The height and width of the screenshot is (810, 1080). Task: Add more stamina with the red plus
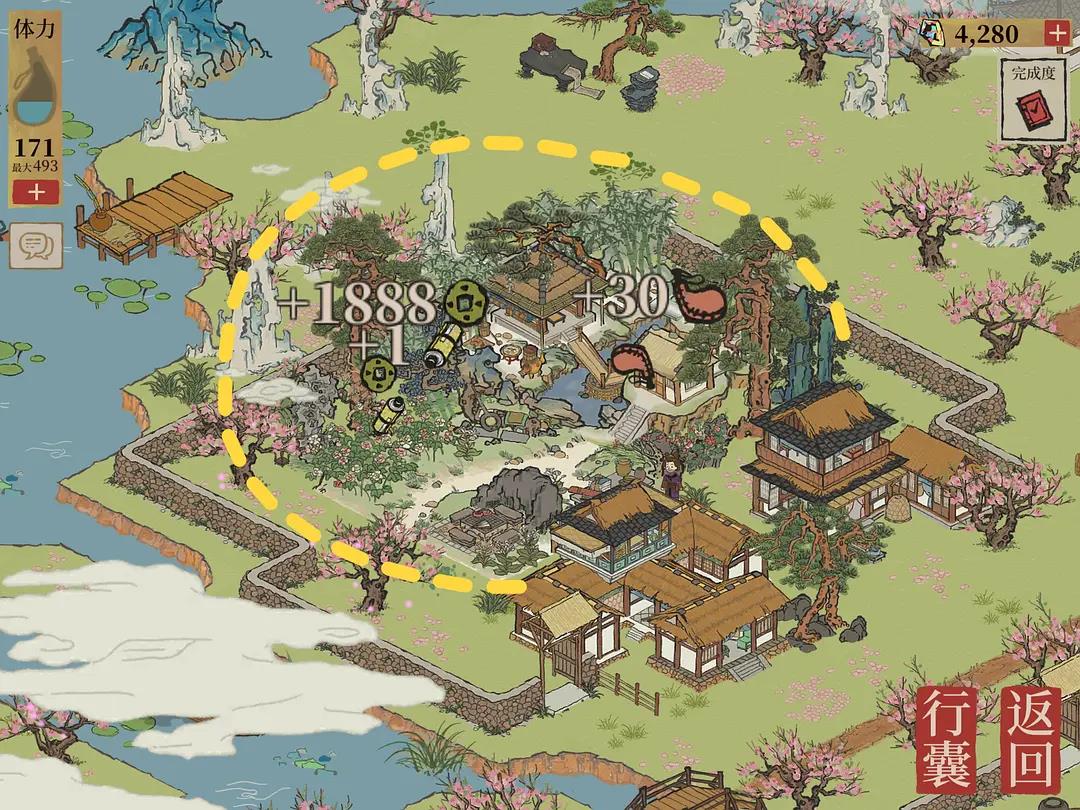[37, 193]
